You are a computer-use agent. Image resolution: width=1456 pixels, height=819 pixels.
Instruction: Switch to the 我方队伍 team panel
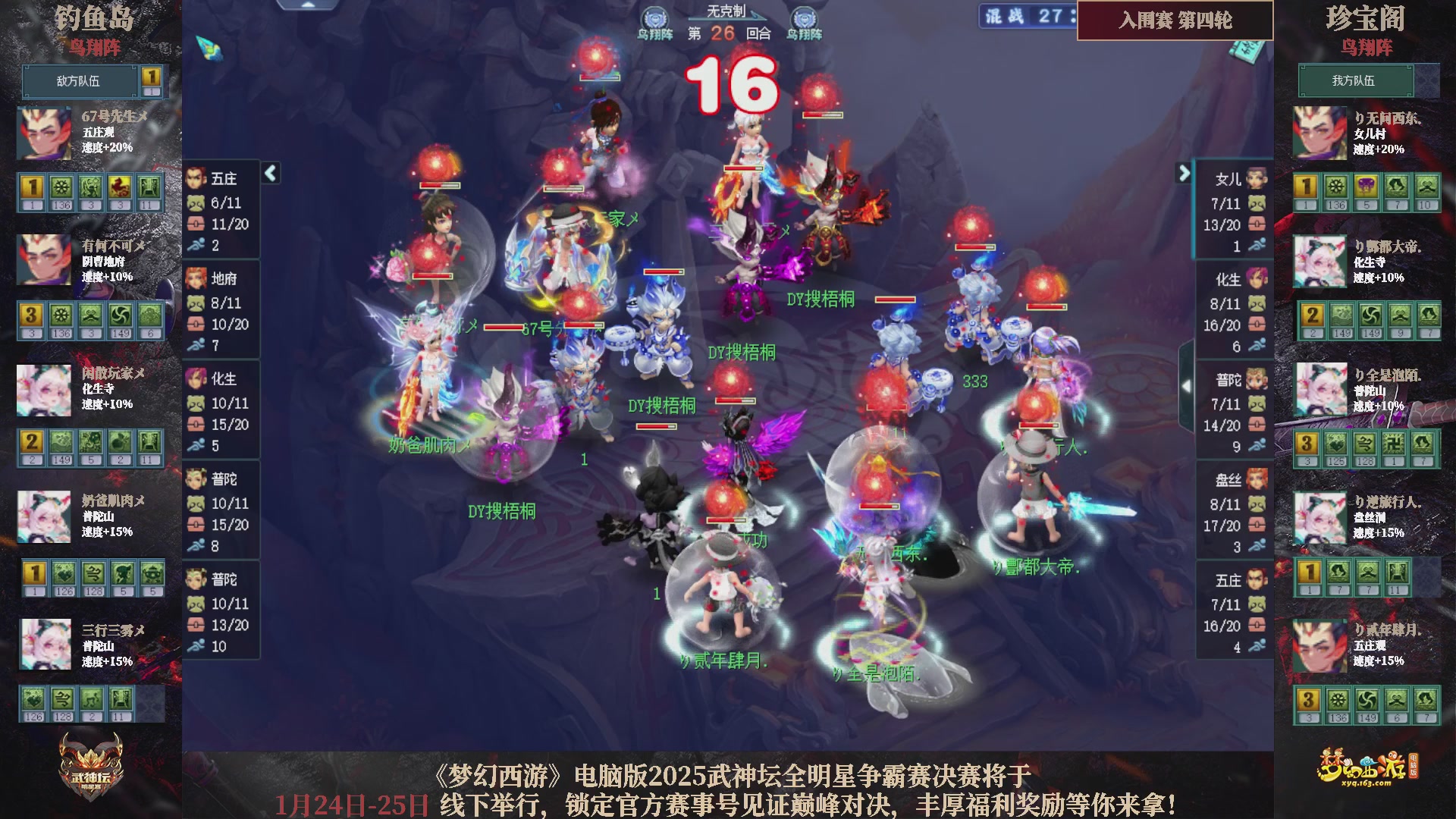point(1354,81)
